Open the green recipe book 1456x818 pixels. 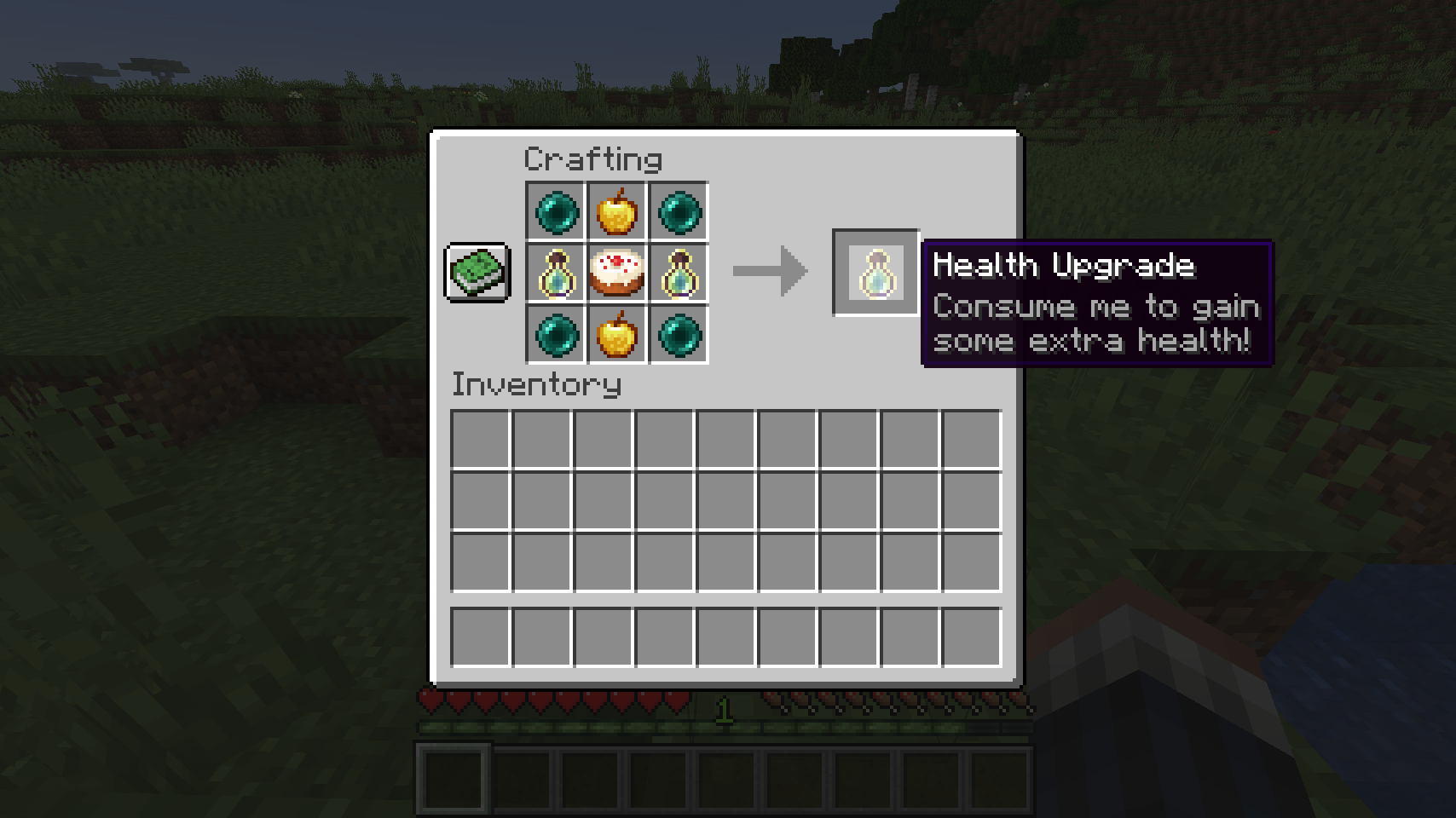tap(477, 273)
